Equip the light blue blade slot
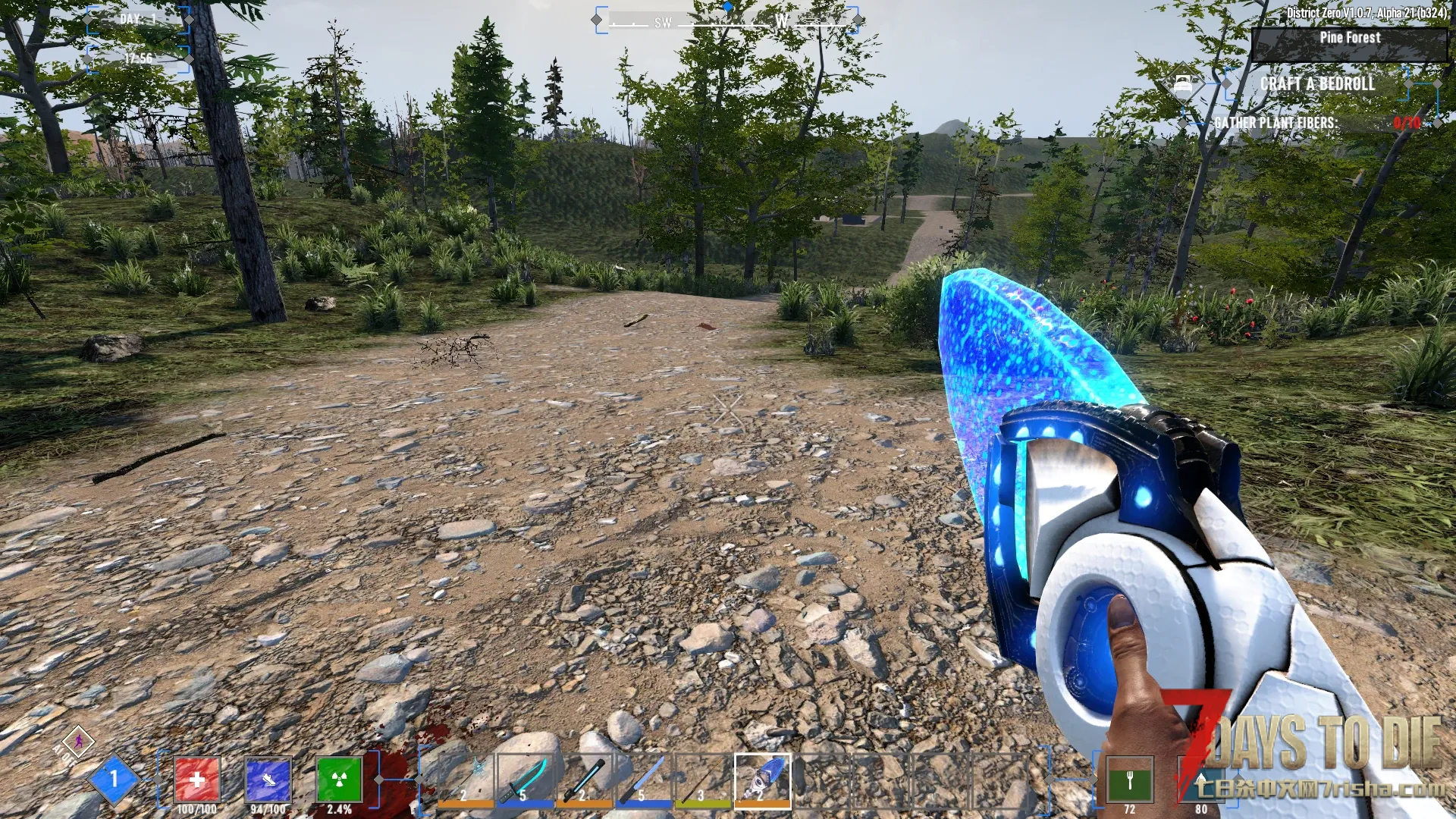This screenshot has height=819, width=1456. tap(644, 778)
